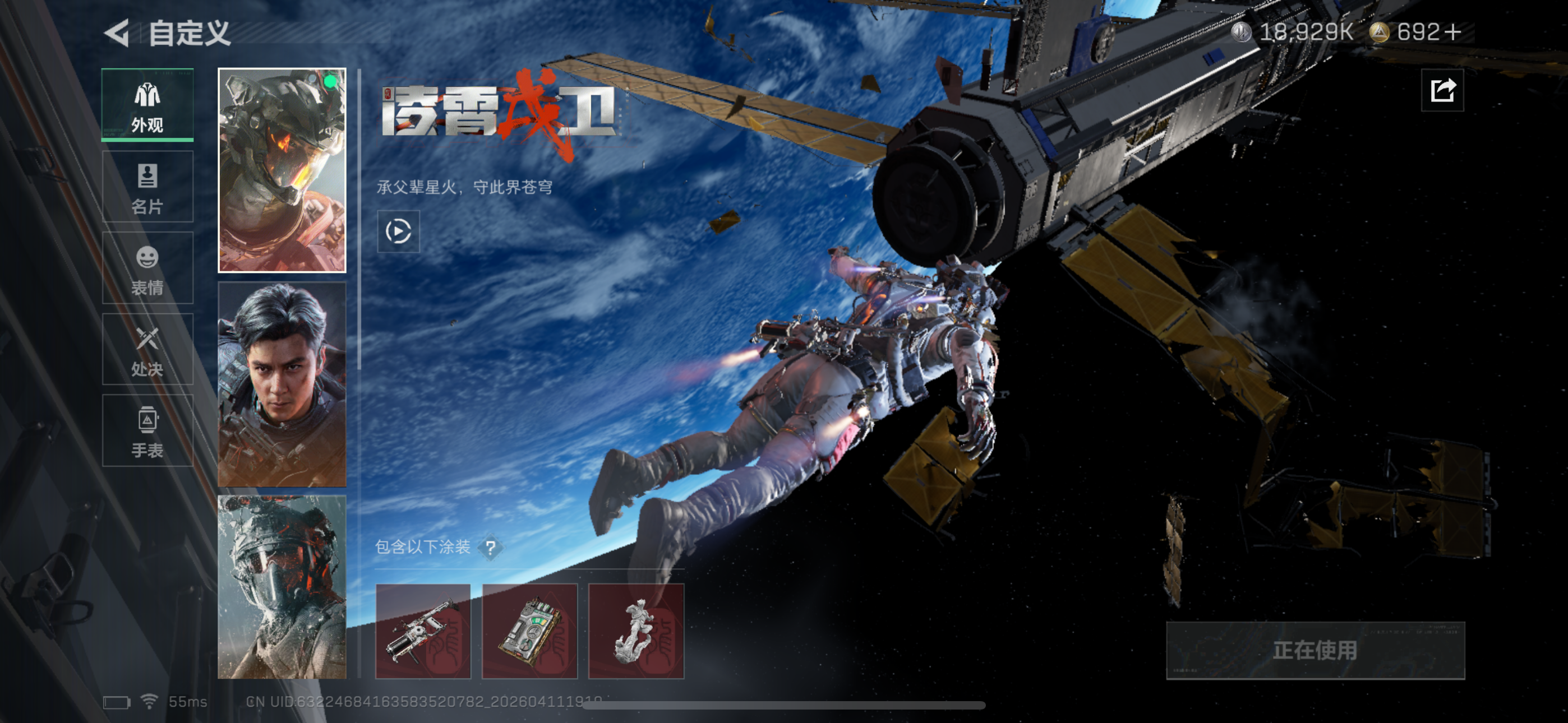Play the skin preview video

[399, 231]
